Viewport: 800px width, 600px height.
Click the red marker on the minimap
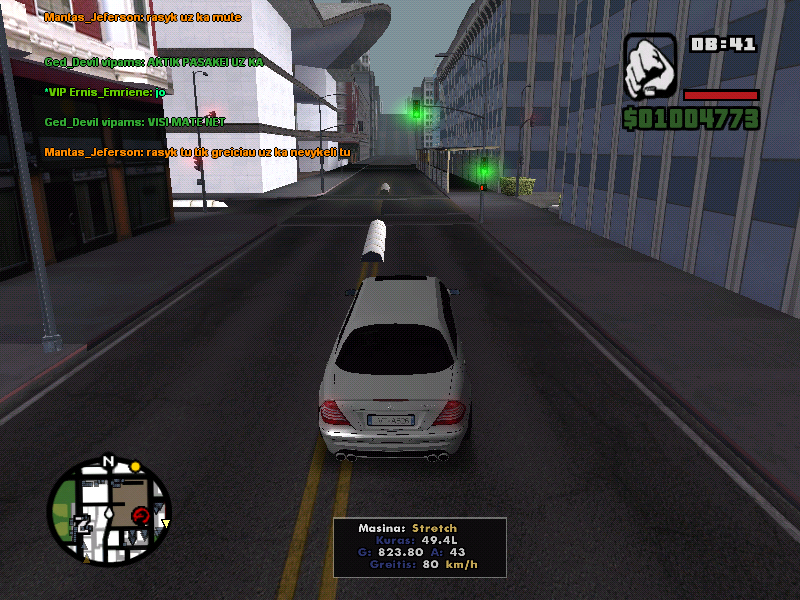[x=141, y=516]
